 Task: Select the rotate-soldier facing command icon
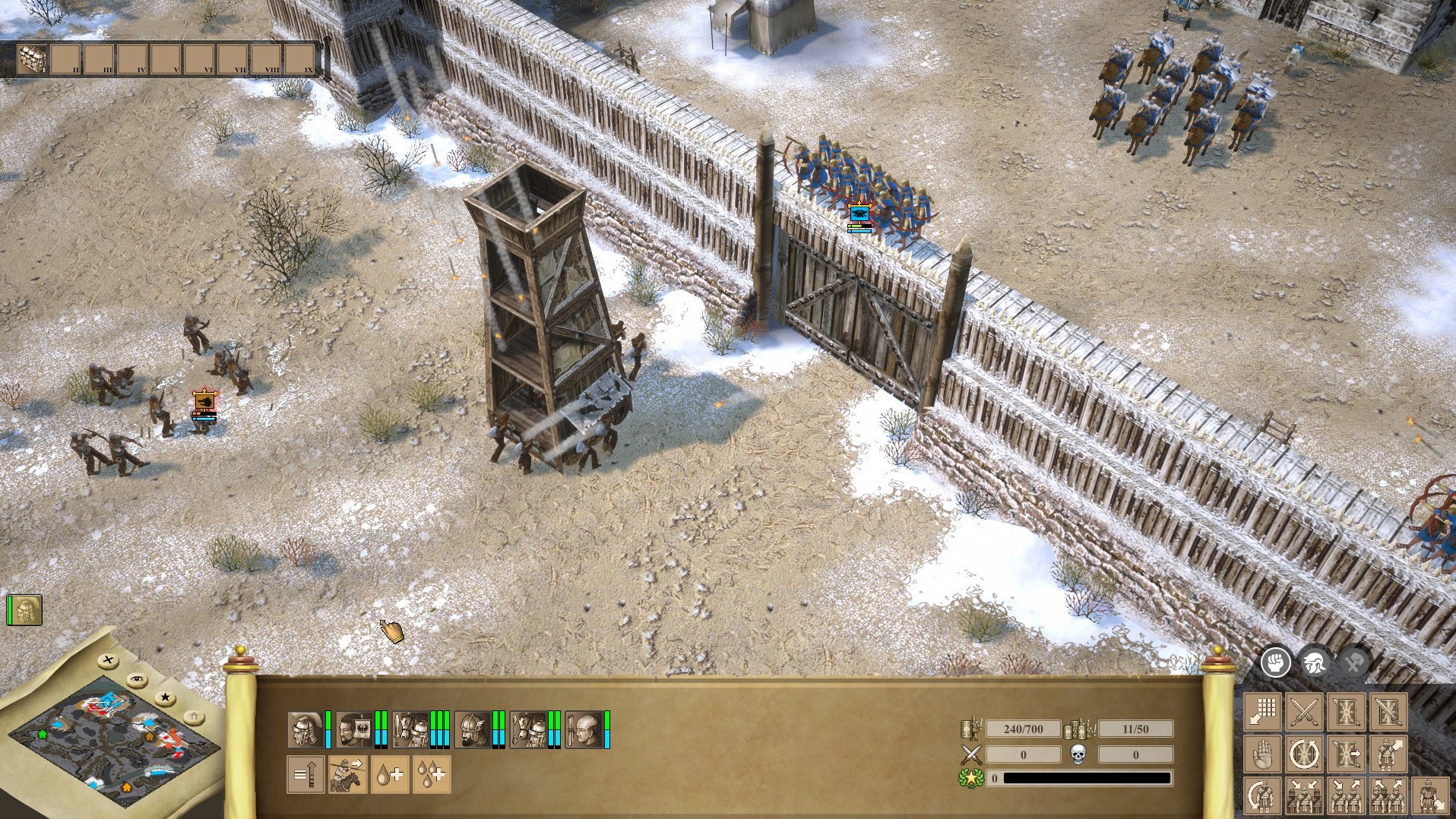point(1263,797)
